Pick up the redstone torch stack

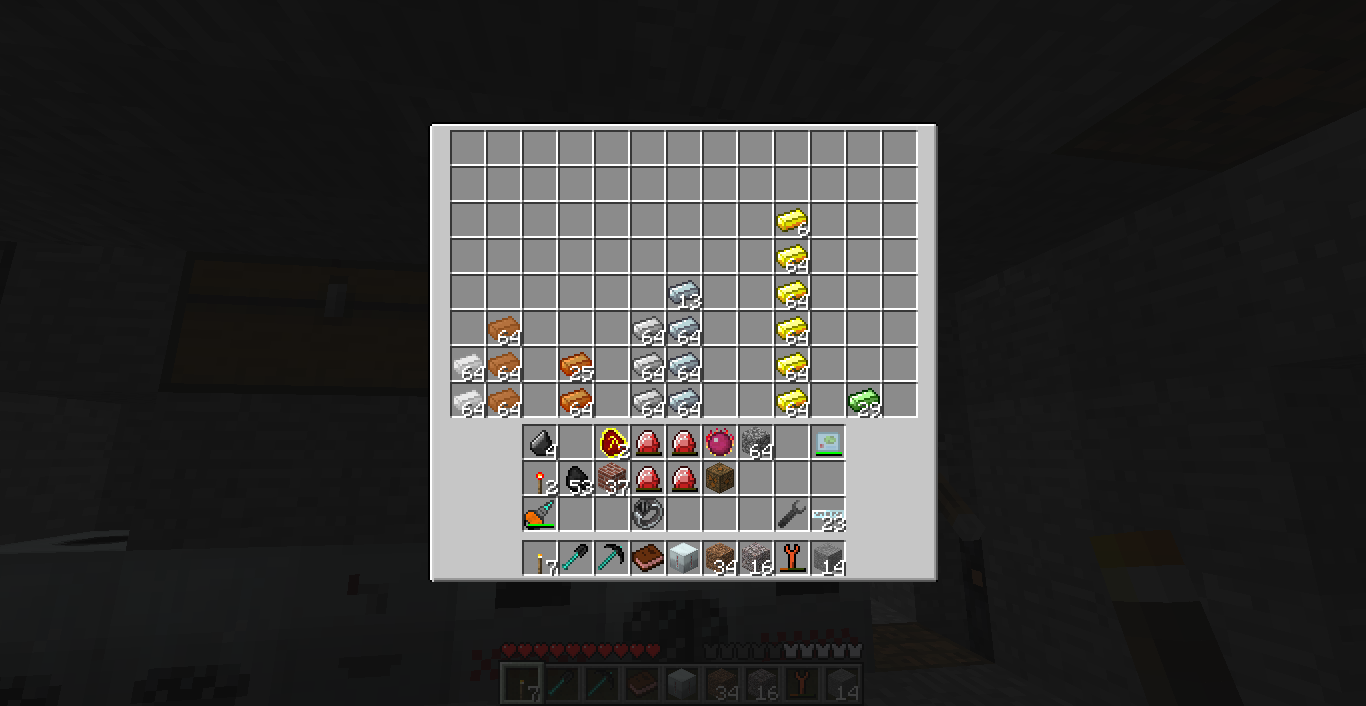click(x=540, y=478)
